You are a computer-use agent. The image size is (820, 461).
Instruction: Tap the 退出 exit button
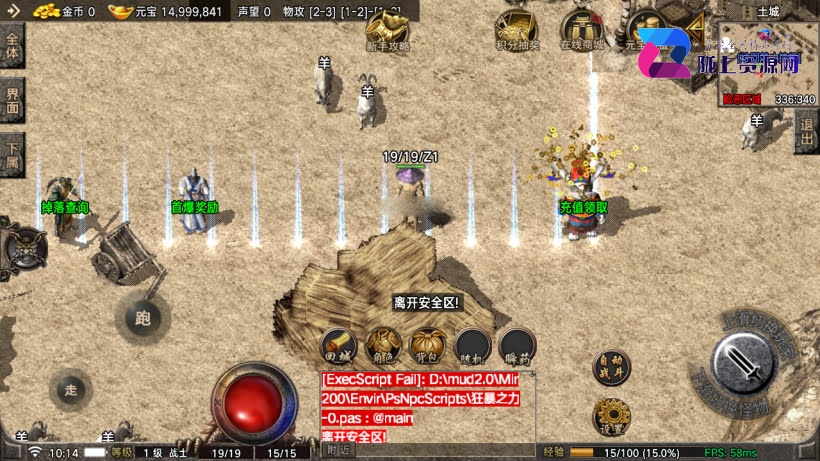pos(806,131)
